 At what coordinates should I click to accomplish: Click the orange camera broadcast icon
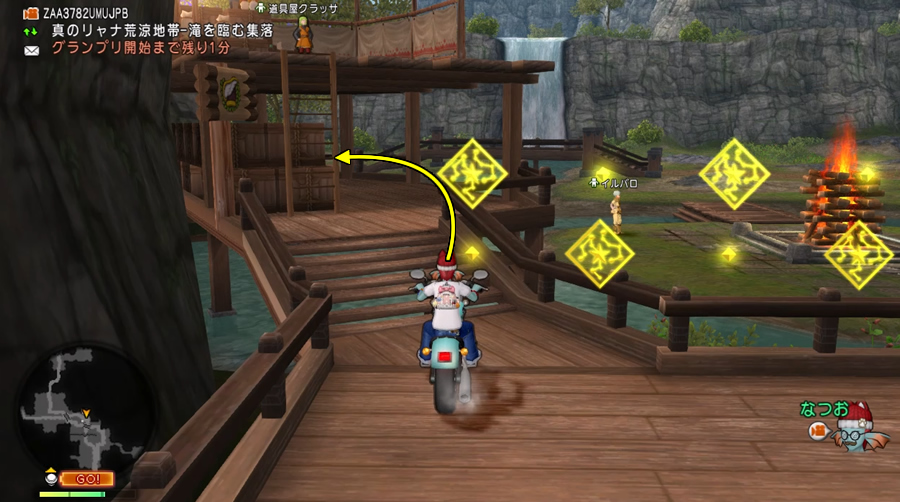click(31, 14)
